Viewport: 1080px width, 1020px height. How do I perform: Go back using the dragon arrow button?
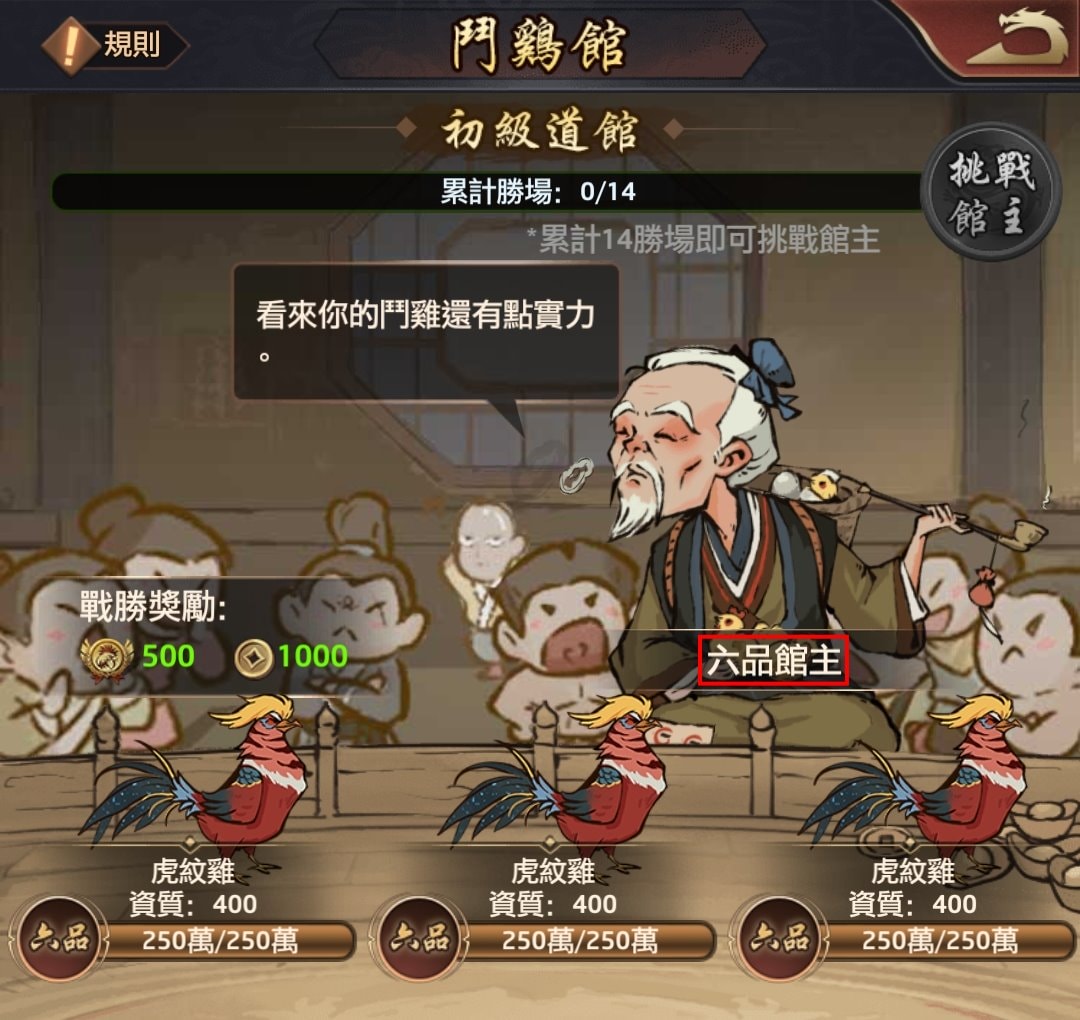point(1017,40)
